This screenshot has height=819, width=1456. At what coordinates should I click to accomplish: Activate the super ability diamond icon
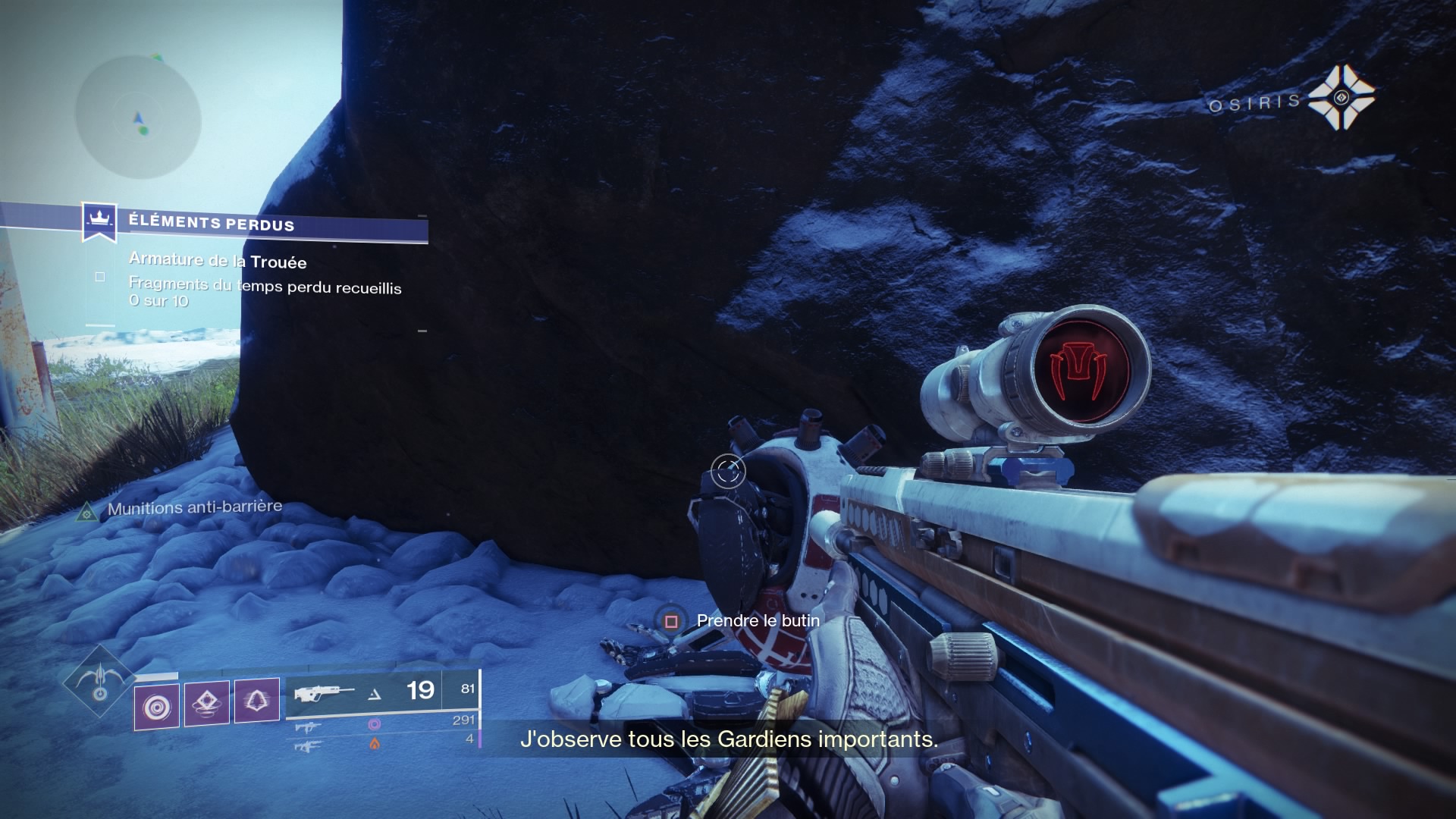[99, 681]
